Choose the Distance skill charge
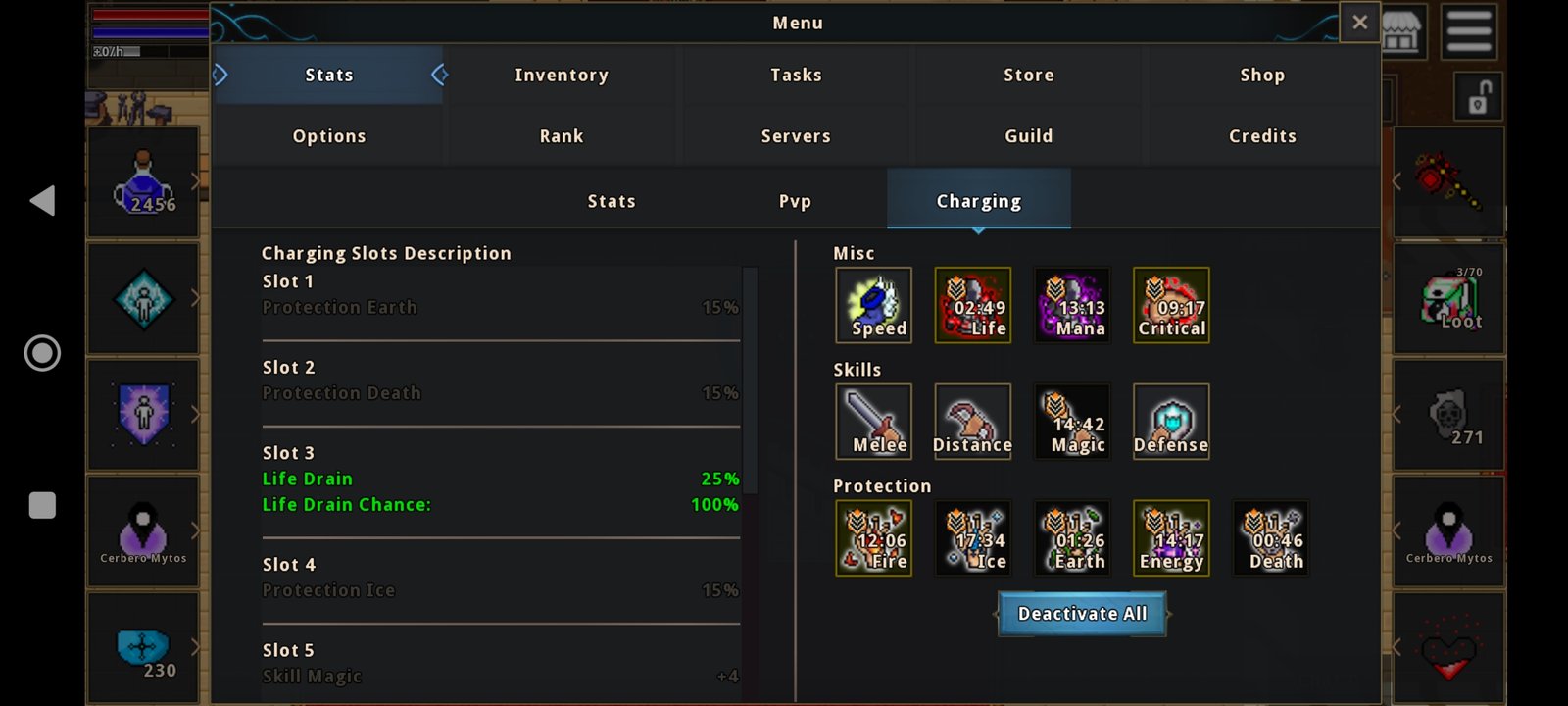This screenshot has width=1568, height=706. coord(973,422)
